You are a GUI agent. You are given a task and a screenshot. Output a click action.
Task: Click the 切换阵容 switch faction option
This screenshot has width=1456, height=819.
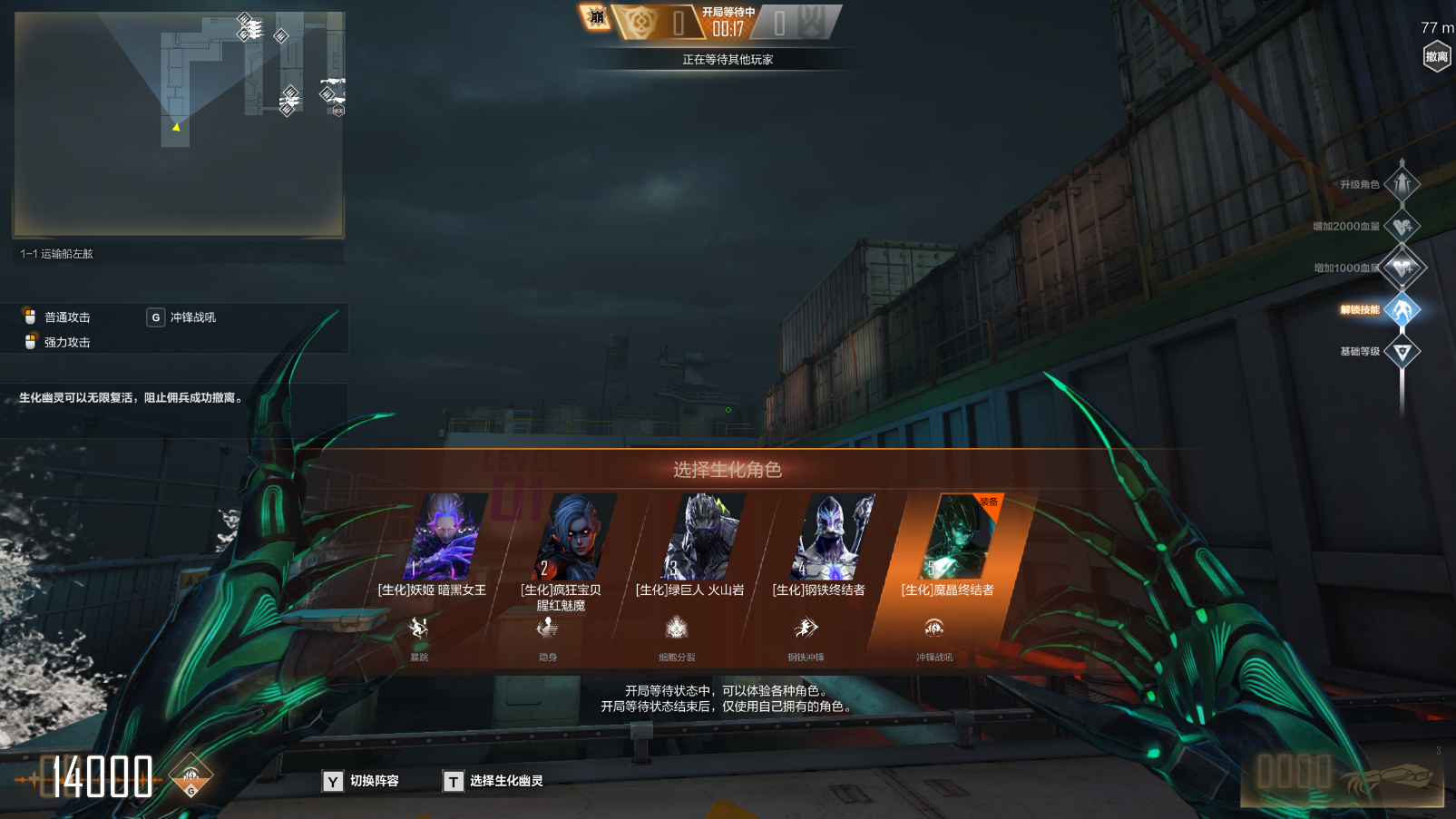(x=361, y=781)
